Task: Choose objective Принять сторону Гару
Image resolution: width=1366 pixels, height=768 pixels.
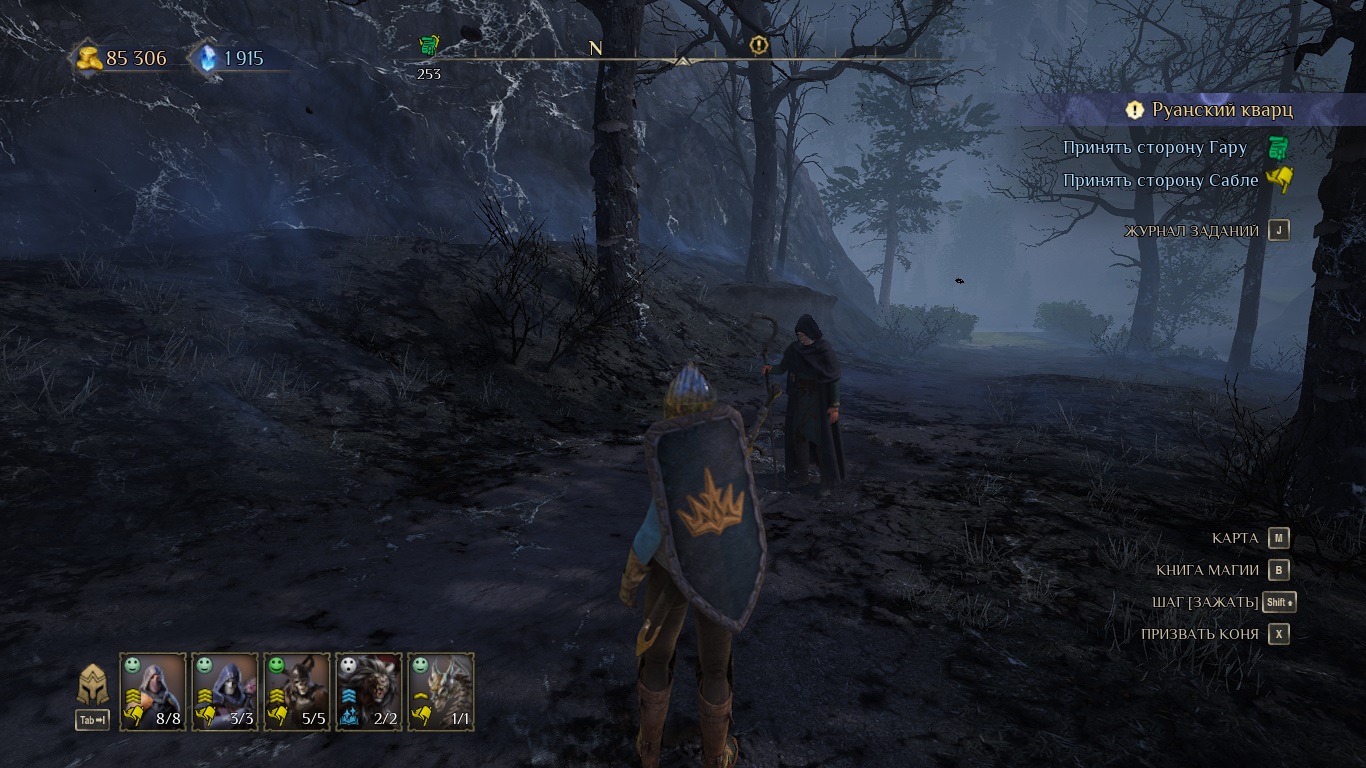Action: [1154, 148]
